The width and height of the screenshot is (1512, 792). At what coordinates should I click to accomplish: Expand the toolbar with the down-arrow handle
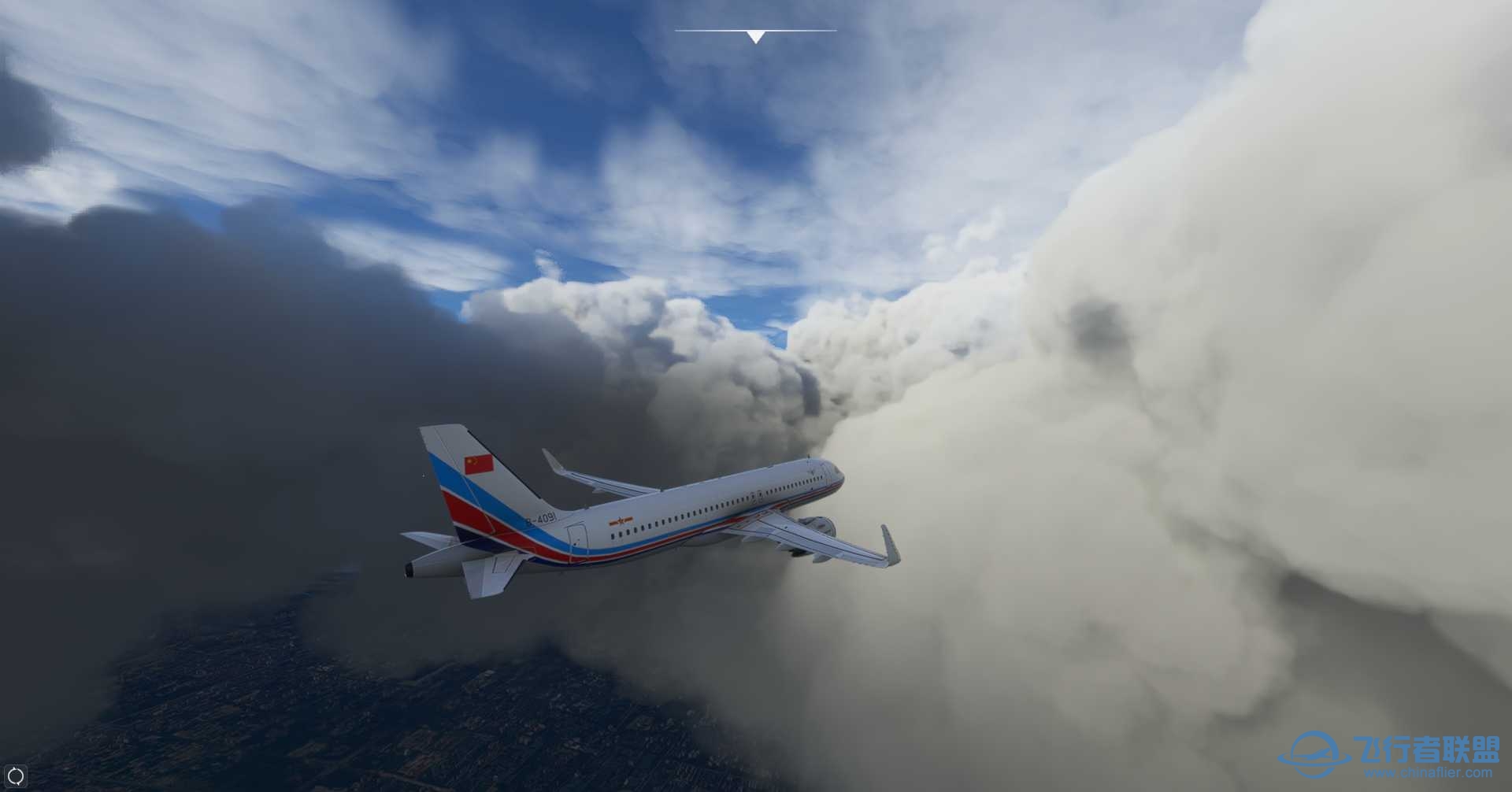pos(755,36)
